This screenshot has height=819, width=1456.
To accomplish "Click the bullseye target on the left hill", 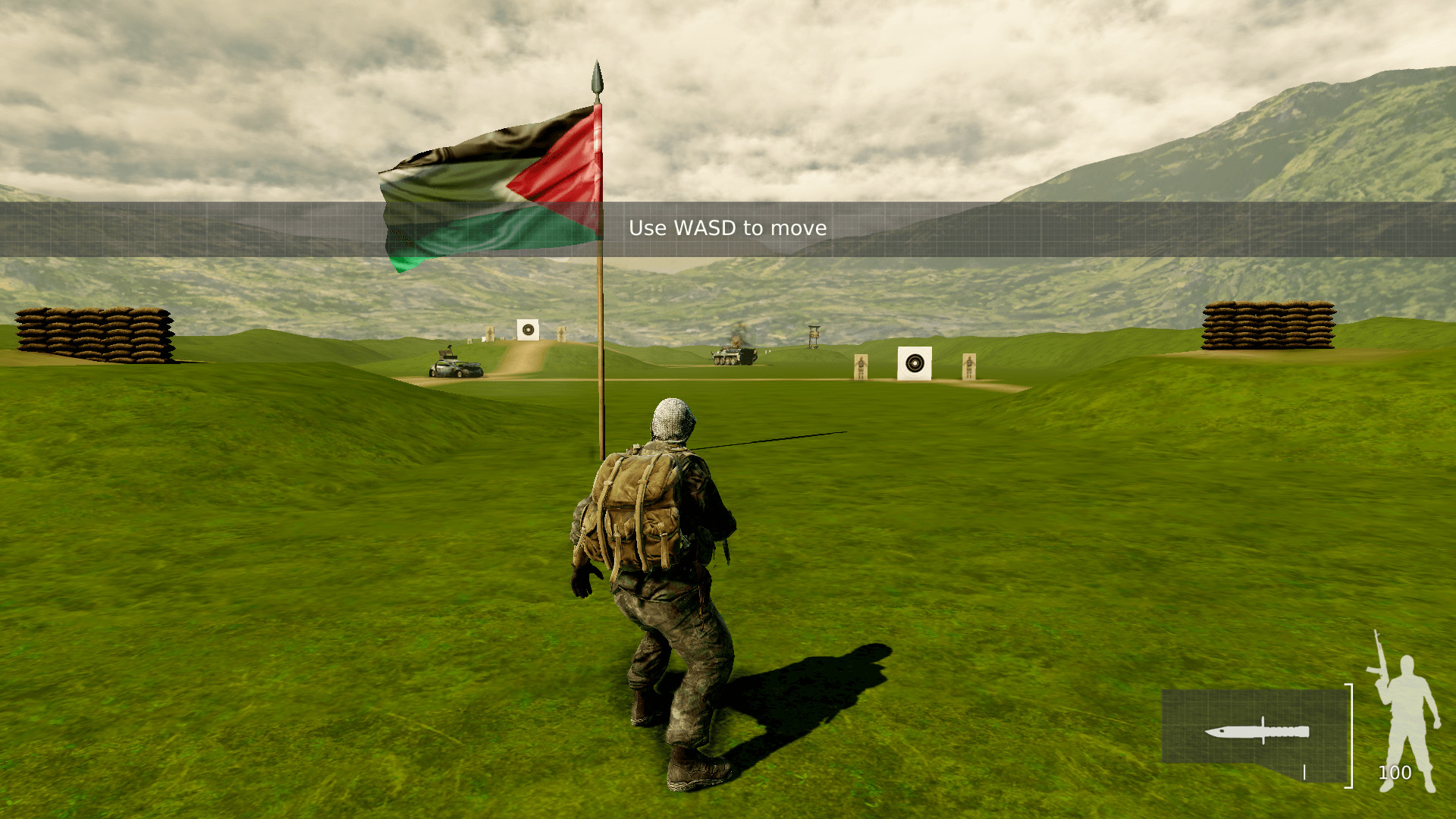I will point(529,330).
